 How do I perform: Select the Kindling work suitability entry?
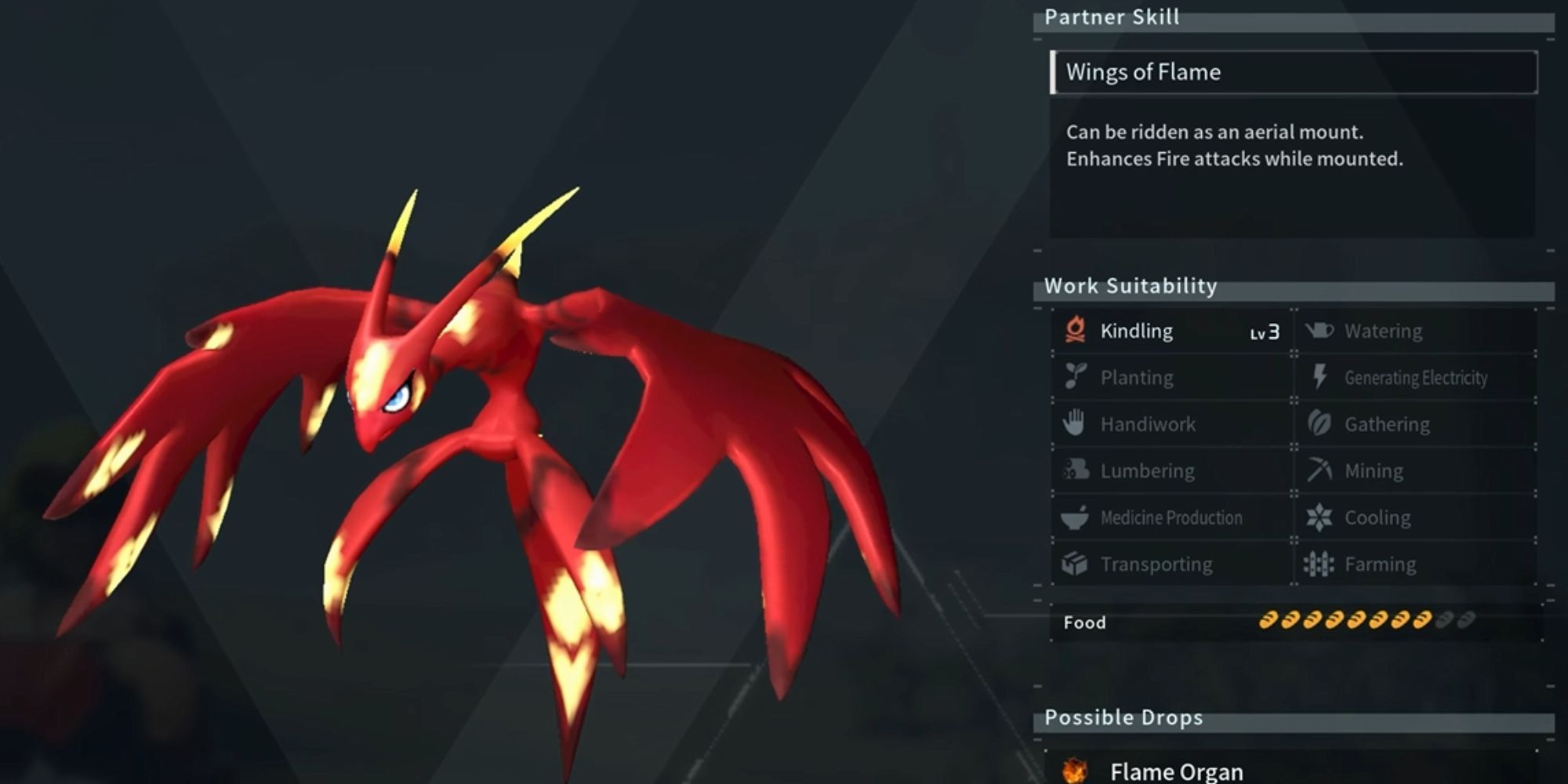[x=1172, y=331]
